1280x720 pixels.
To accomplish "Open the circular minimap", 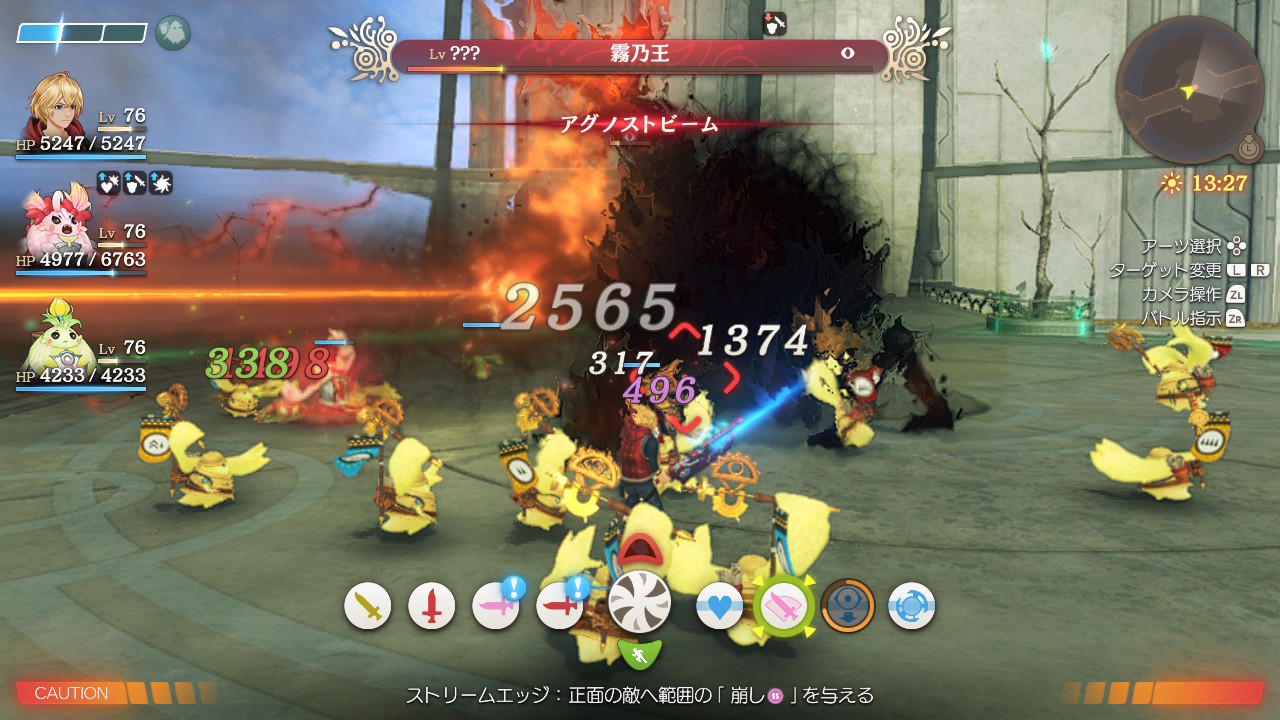I will click(1190, 90).
